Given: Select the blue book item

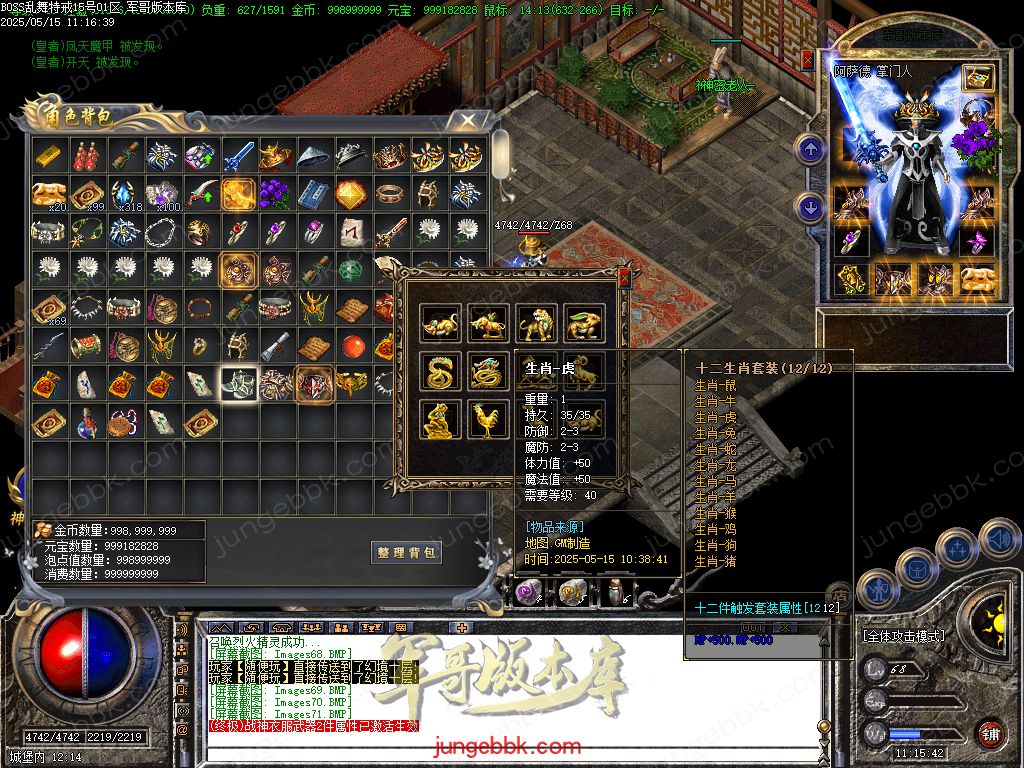Looking at the screenshot, I should (x=314, y=193).
